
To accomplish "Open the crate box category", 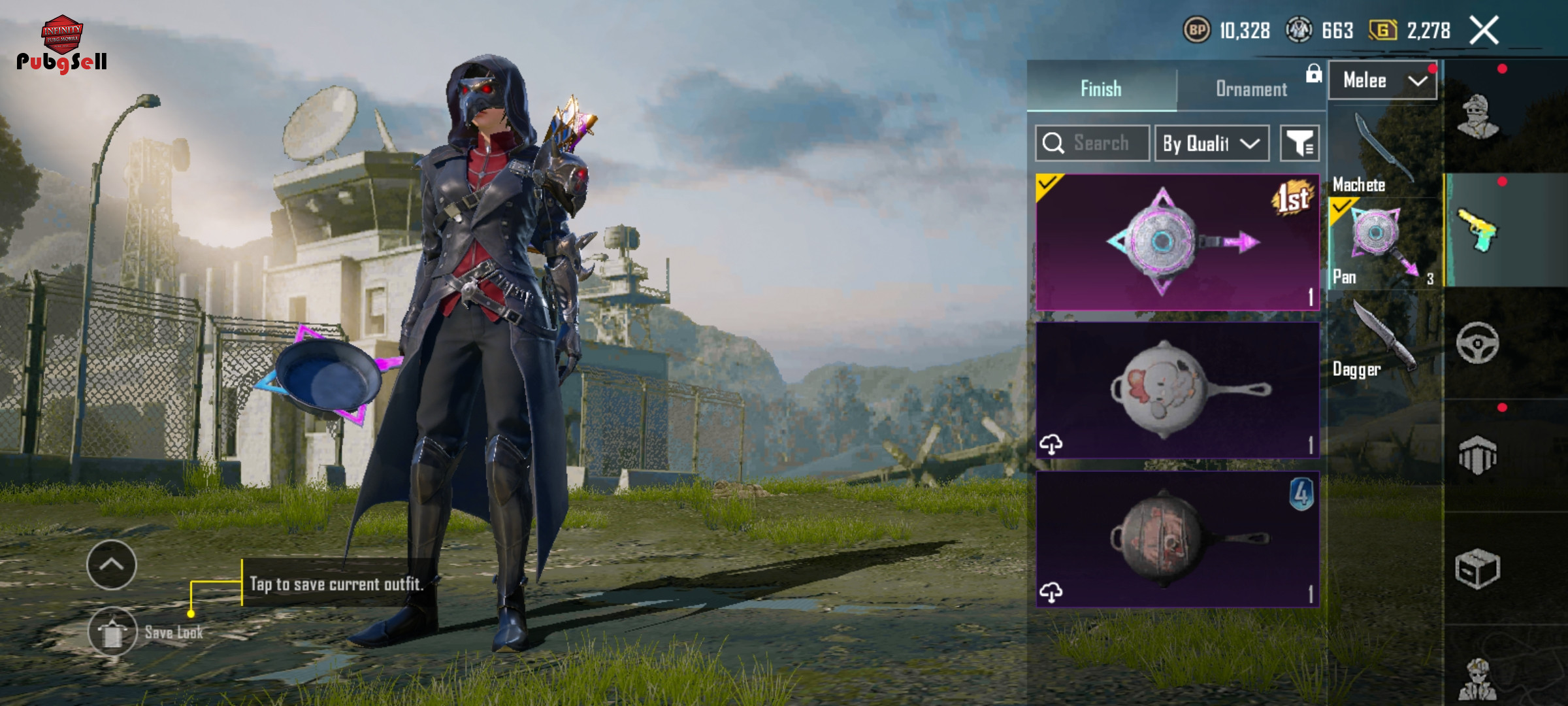I will click(1478, 569).
